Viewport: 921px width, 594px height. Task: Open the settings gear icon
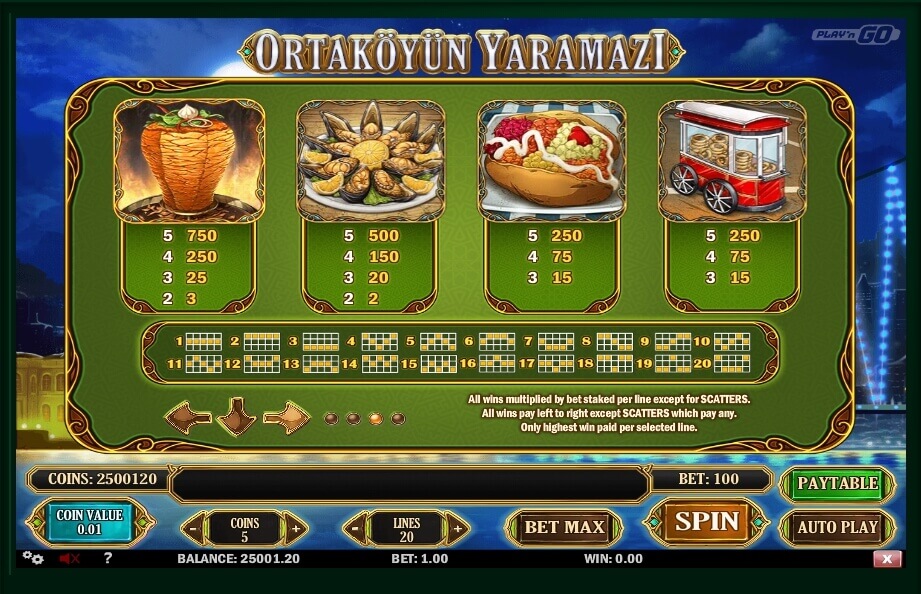click(33, 558)
